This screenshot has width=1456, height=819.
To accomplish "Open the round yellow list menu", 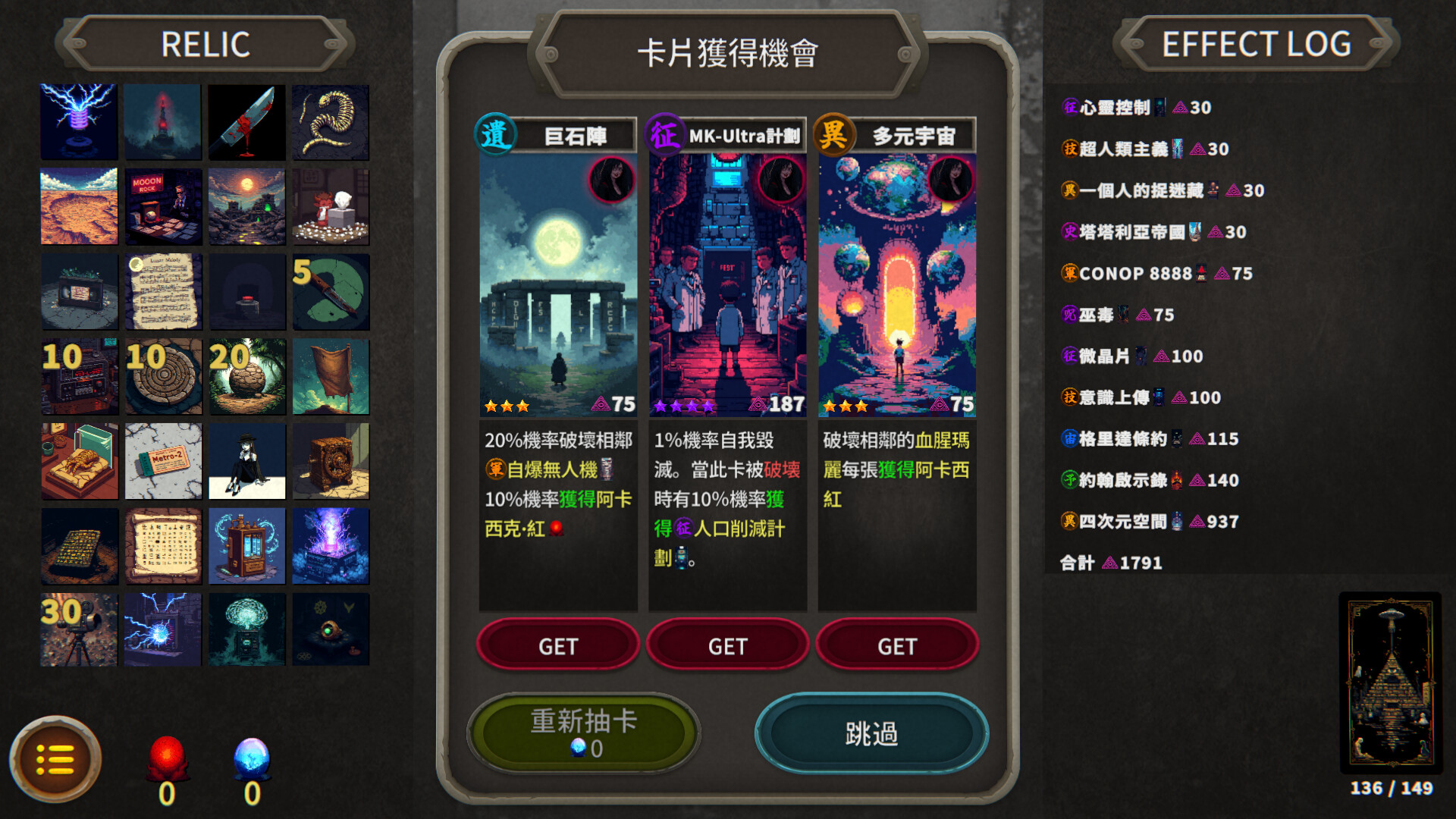I will (x=55, y=759).
